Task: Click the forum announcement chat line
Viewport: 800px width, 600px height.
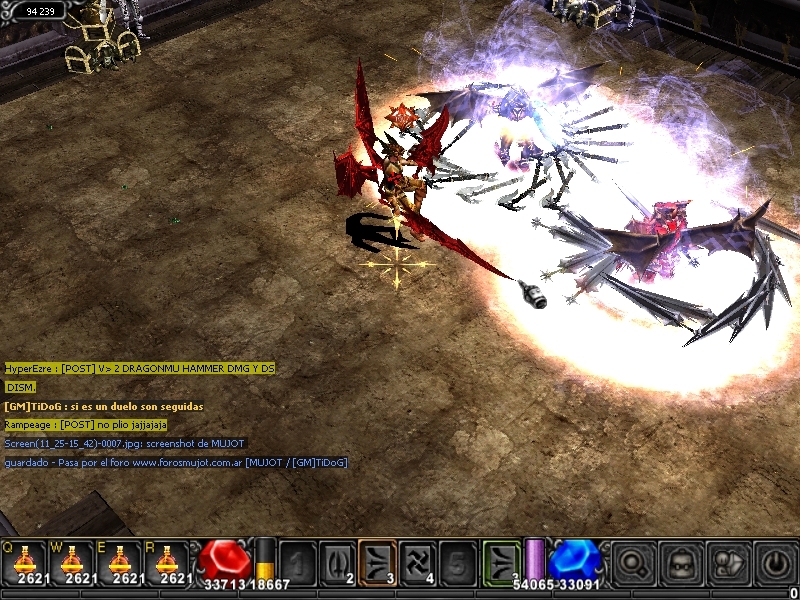Action: (176, 462)
